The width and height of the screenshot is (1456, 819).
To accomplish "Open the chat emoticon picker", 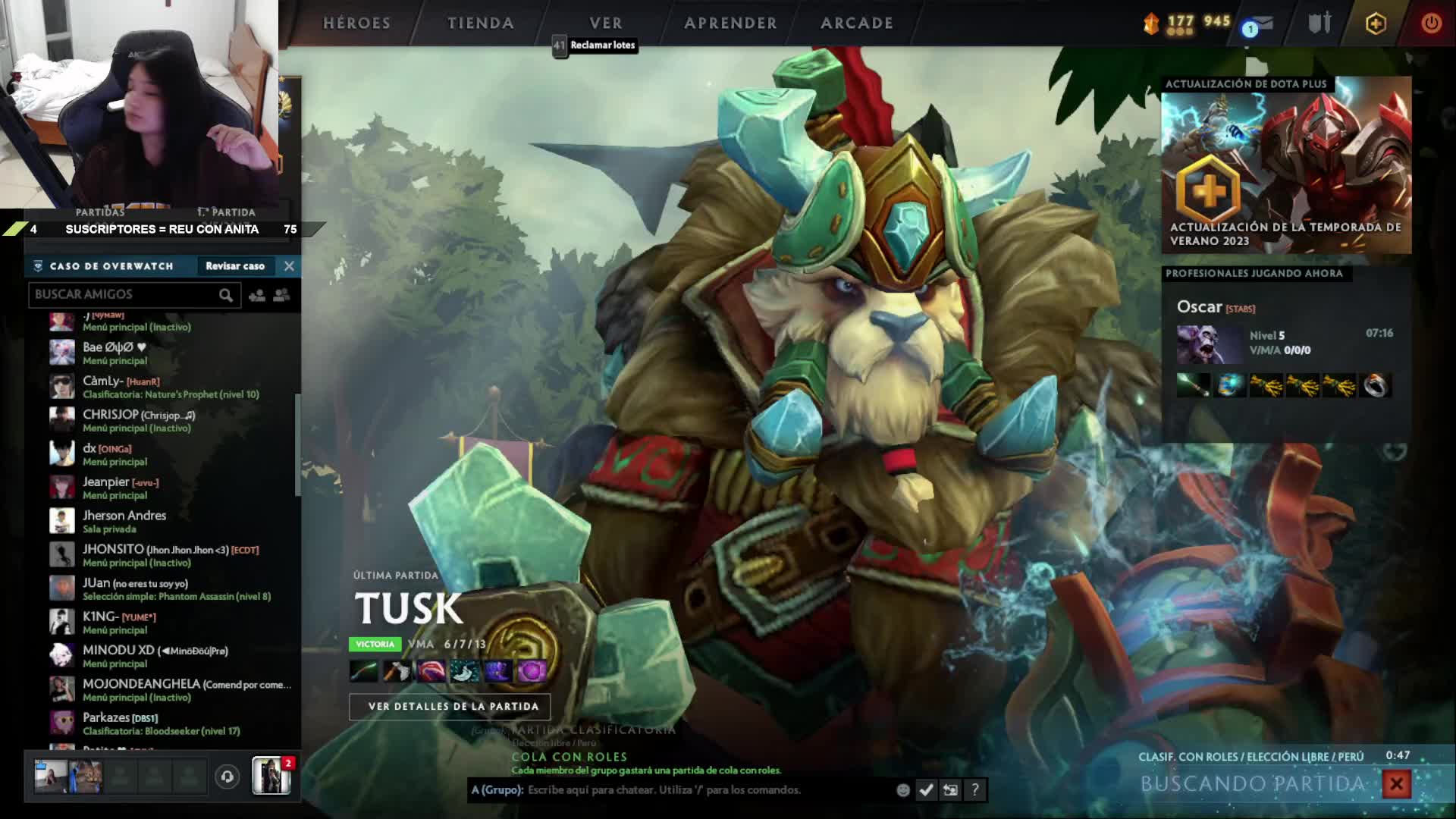I will (x=902, y=790).
